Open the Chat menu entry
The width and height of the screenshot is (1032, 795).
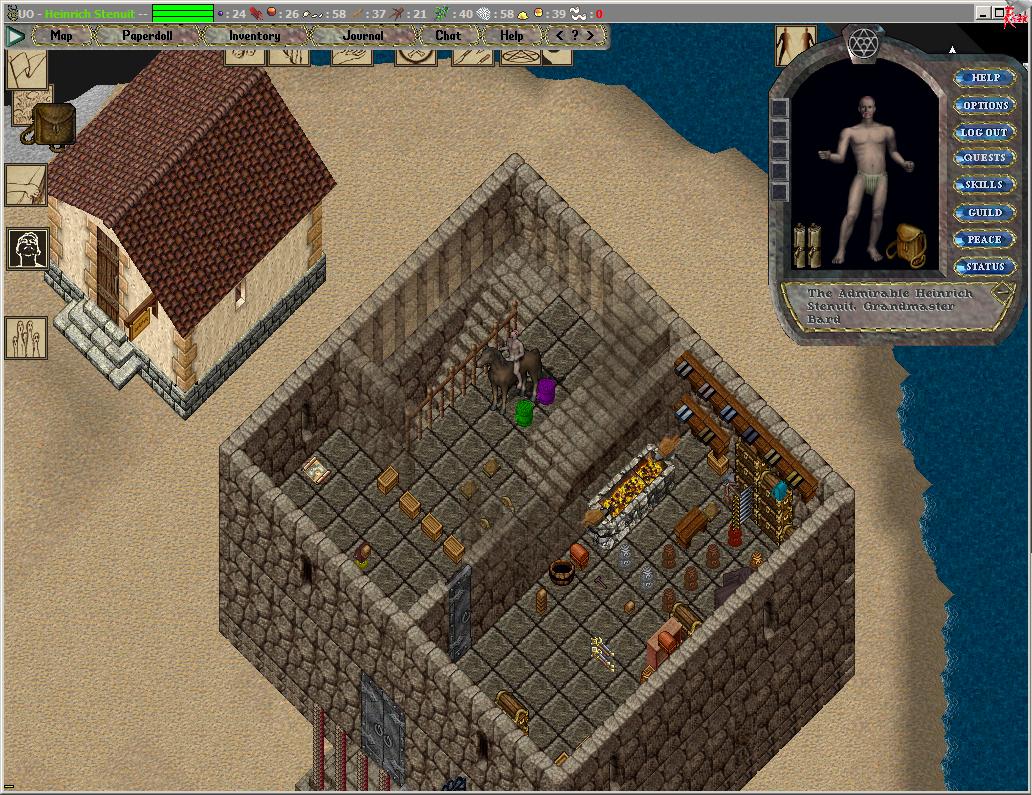pyautogui.click(x=448, y=36)
